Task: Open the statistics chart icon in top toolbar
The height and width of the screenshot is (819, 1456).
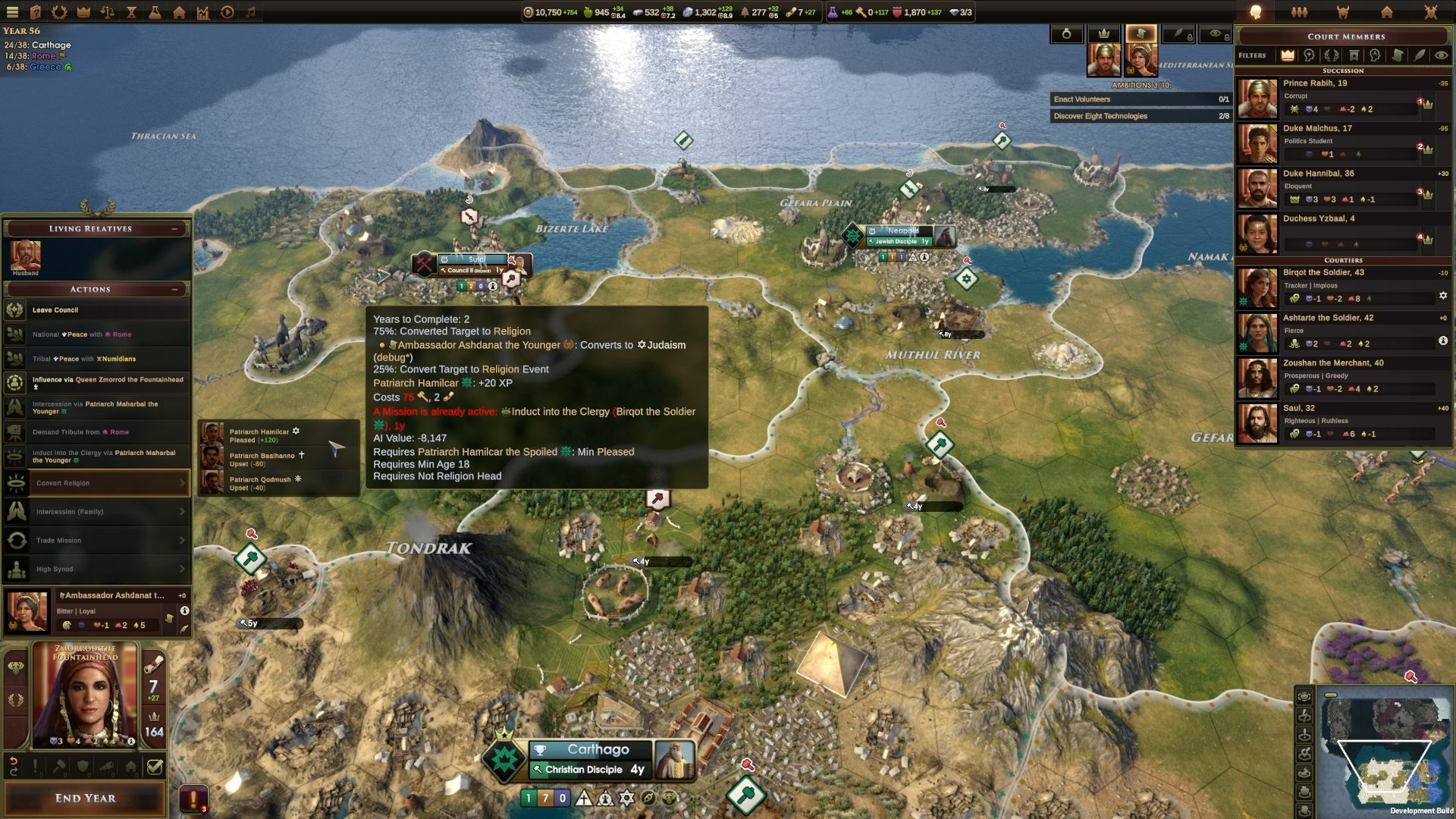Action: pyautogui.click(x=202, y=12)
